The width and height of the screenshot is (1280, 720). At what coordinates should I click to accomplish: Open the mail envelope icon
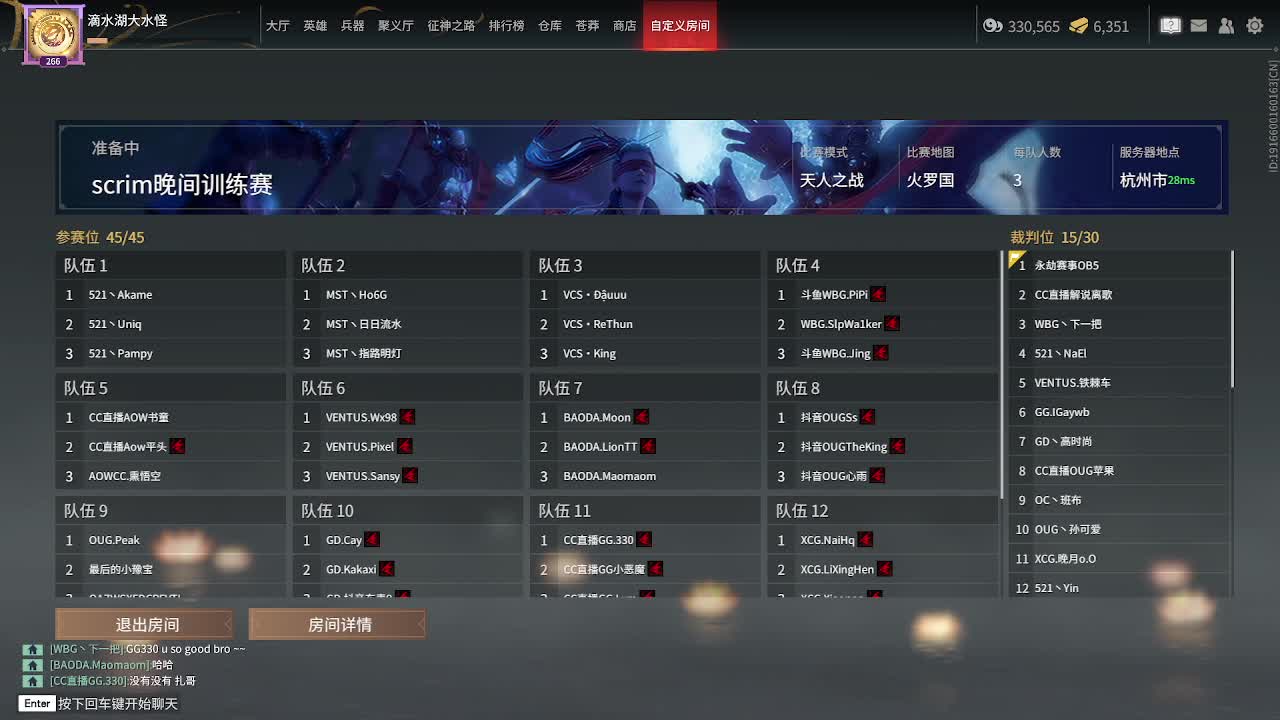[x=1198, y=26]
